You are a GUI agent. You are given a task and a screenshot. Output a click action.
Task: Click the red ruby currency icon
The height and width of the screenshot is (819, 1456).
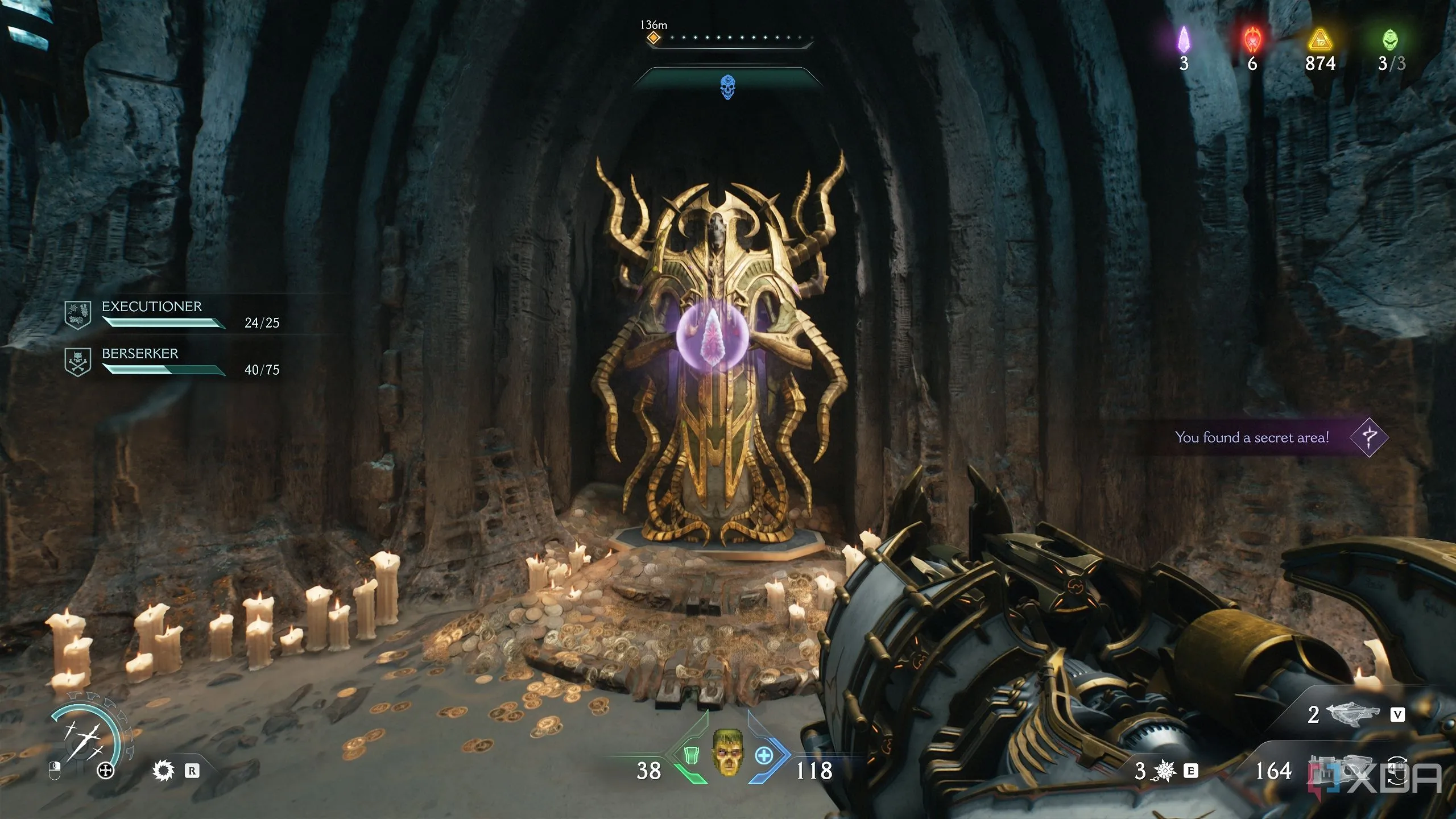(1252, 39)
